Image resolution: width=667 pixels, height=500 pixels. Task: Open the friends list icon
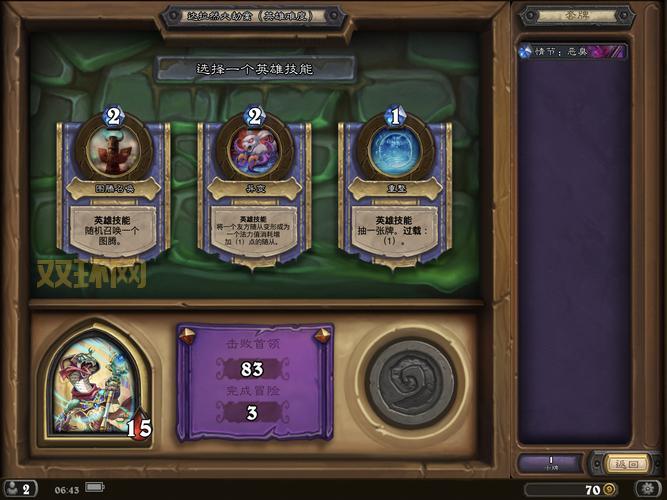pos(21,489)
